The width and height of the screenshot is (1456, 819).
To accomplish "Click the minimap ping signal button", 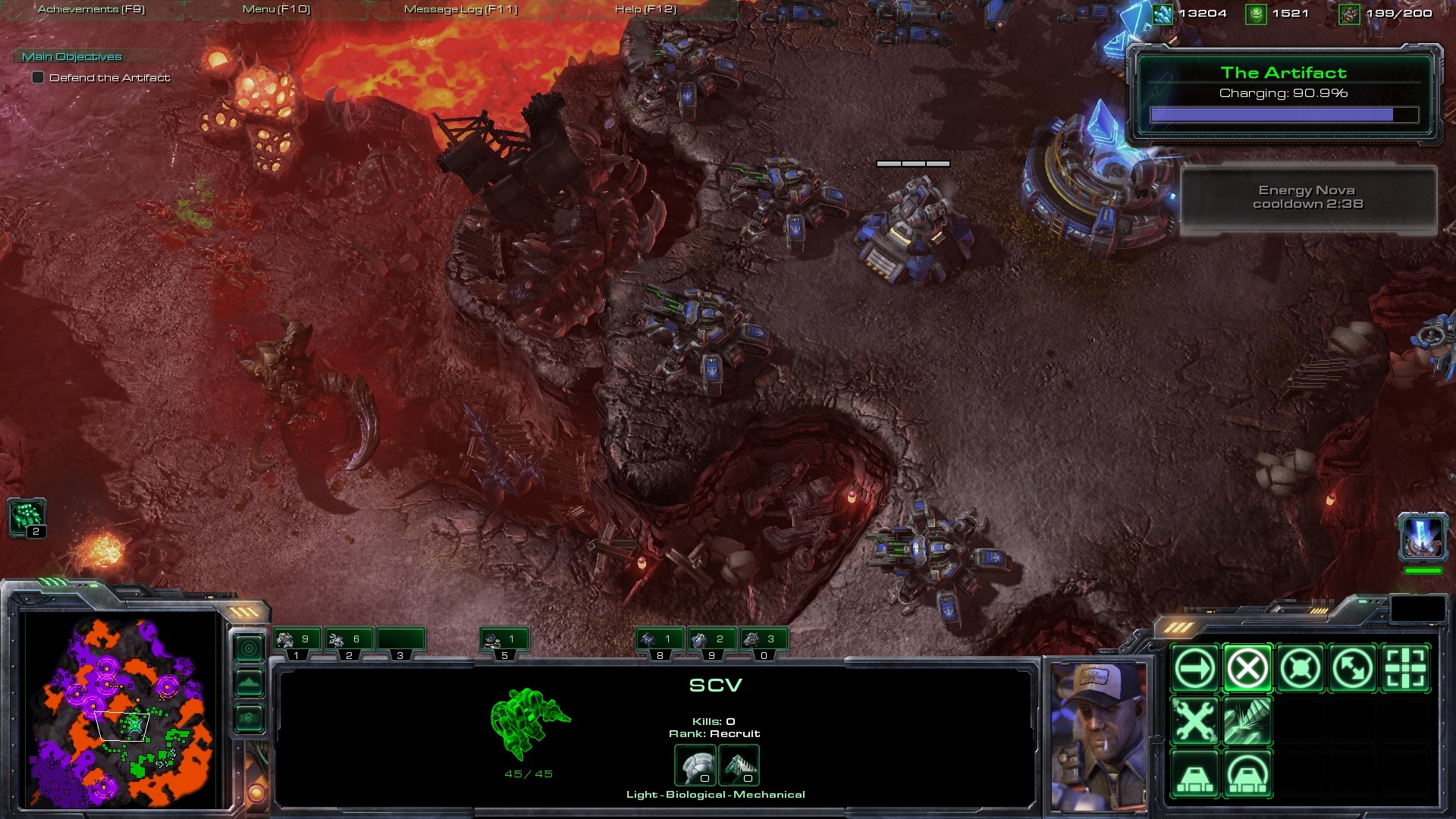I will (249, 648).
